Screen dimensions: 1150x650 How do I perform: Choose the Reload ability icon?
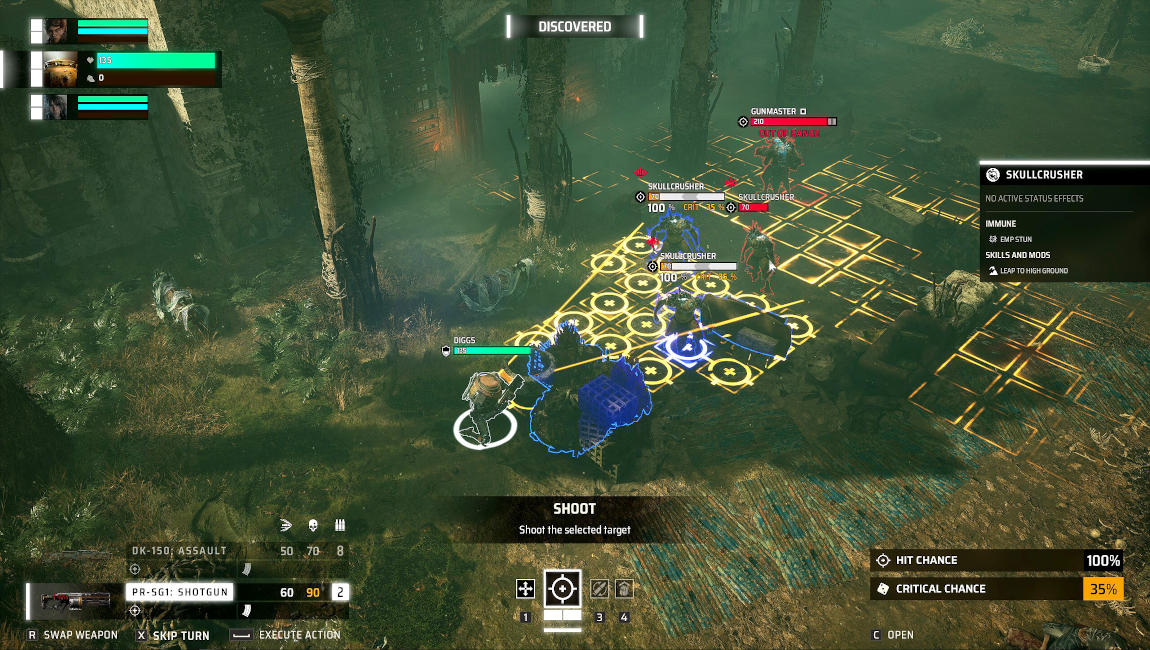pyautogui.click(x=599, y=589)
